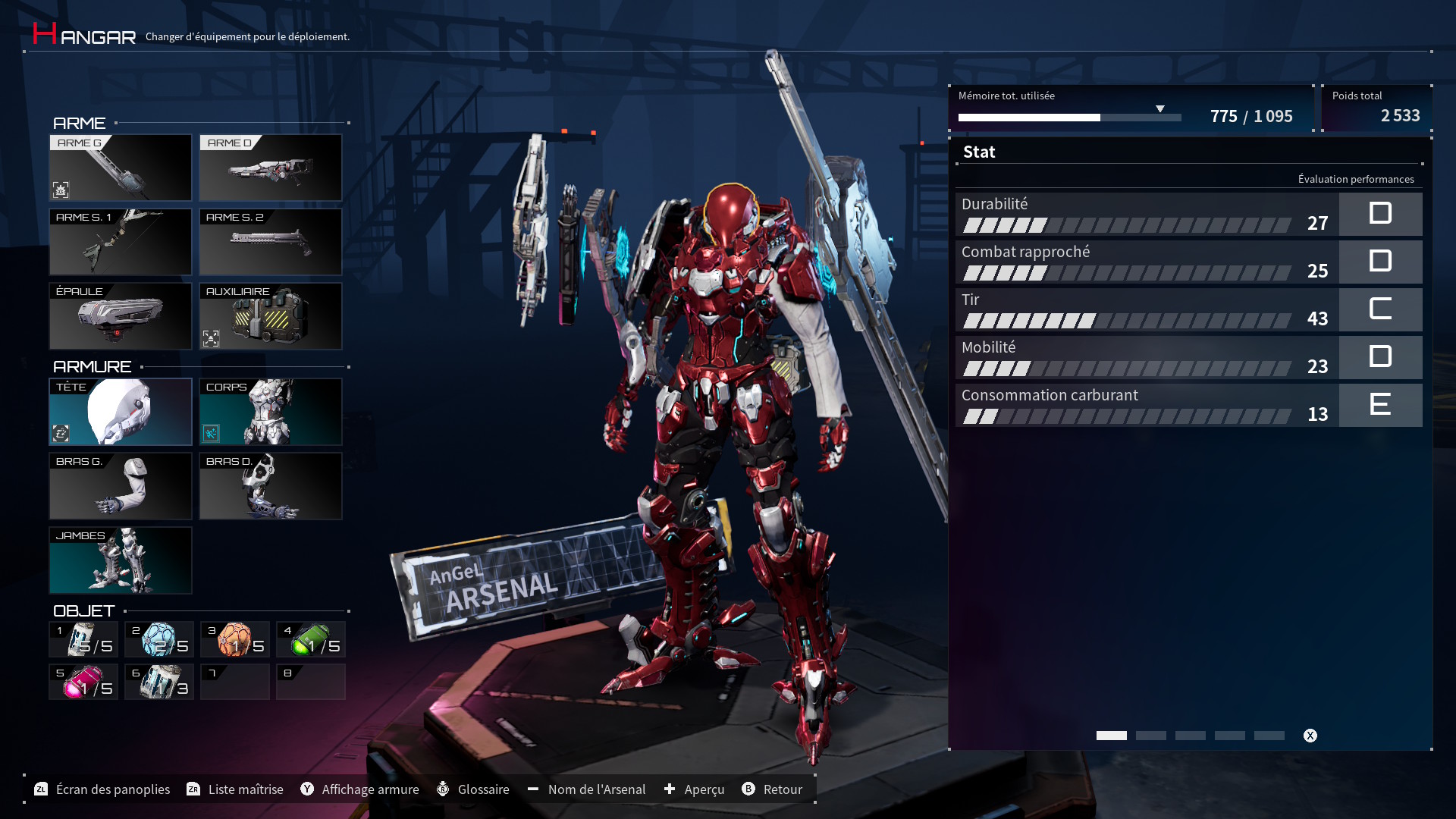This screenshot has height=819, width=1456.
Task: Choose item slot 2 with blue orb
Action: [159, 639]
